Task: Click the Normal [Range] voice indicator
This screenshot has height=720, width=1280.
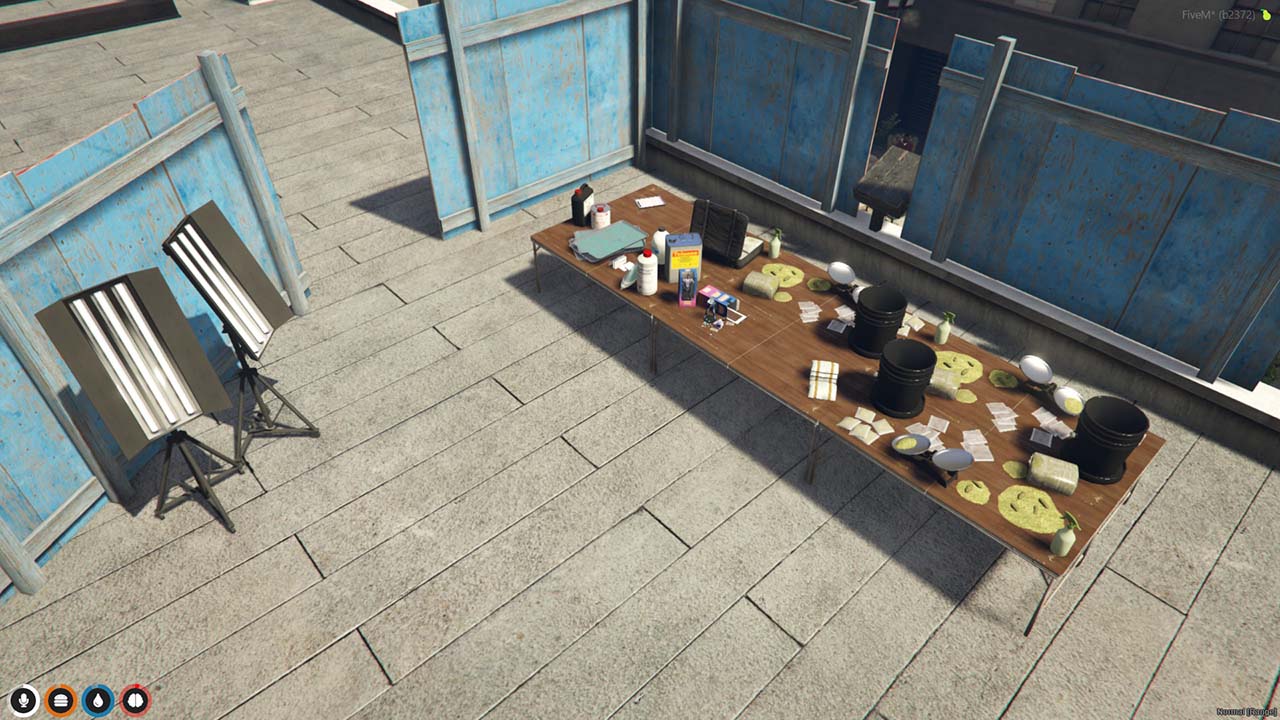Action: click(1245, 712)
